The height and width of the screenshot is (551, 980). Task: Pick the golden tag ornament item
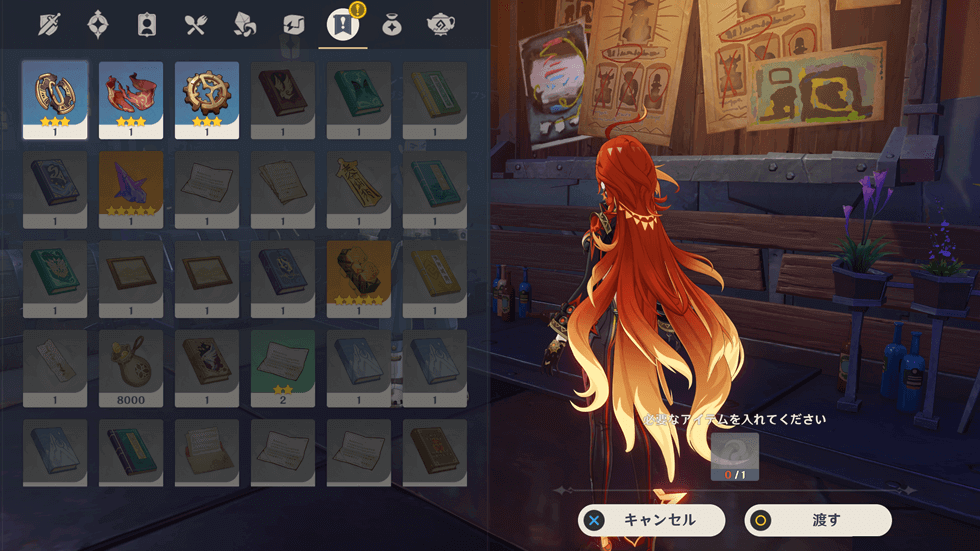(359, 189)
